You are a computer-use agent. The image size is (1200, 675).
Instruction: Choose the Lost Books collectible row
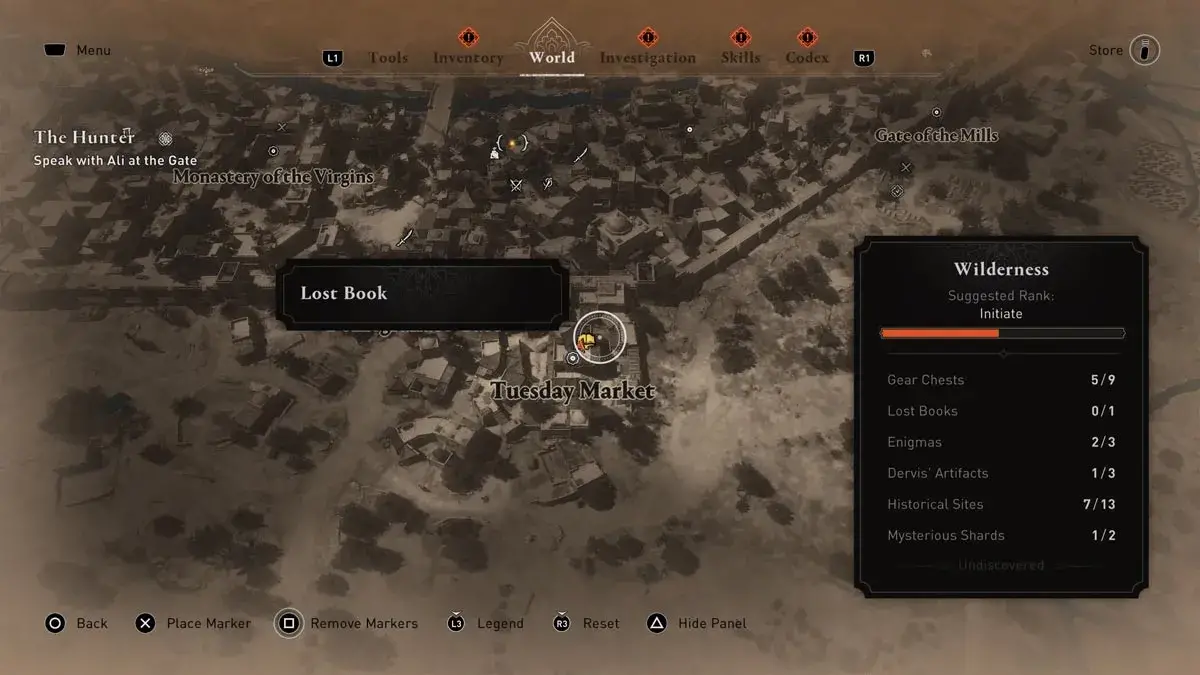[x=1001, y=411]
